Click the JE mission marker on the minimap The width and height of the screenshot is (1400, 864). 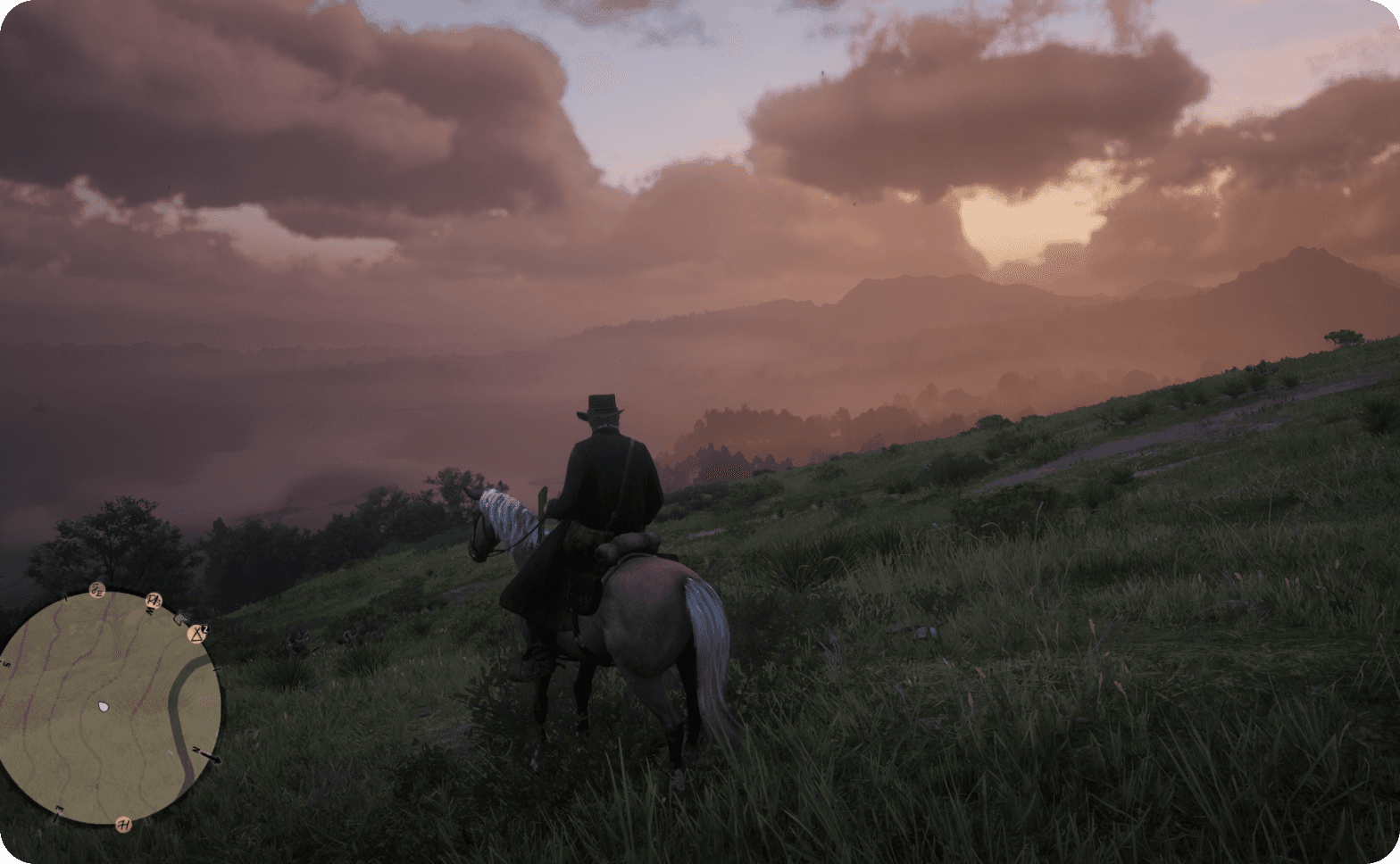click(97, 590)
